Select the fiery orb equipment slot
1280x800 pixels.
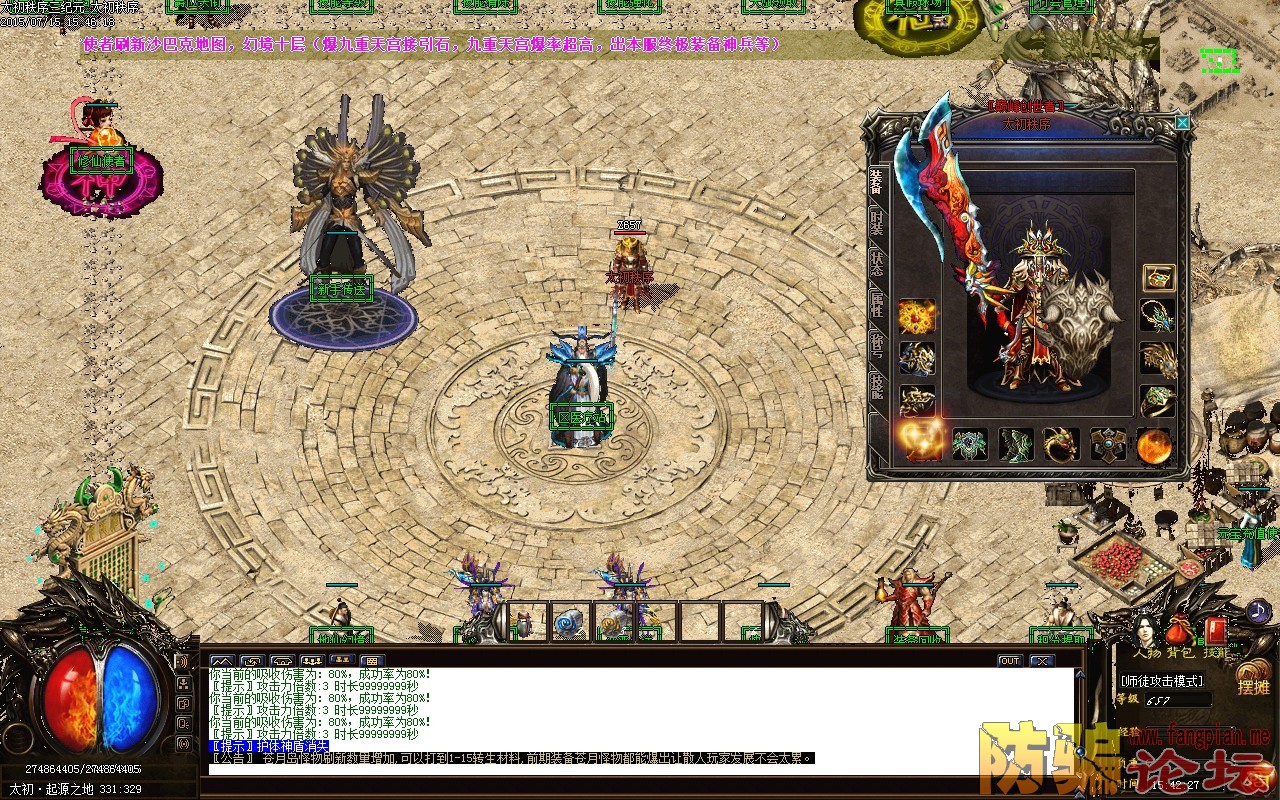tap(1154, 444)
